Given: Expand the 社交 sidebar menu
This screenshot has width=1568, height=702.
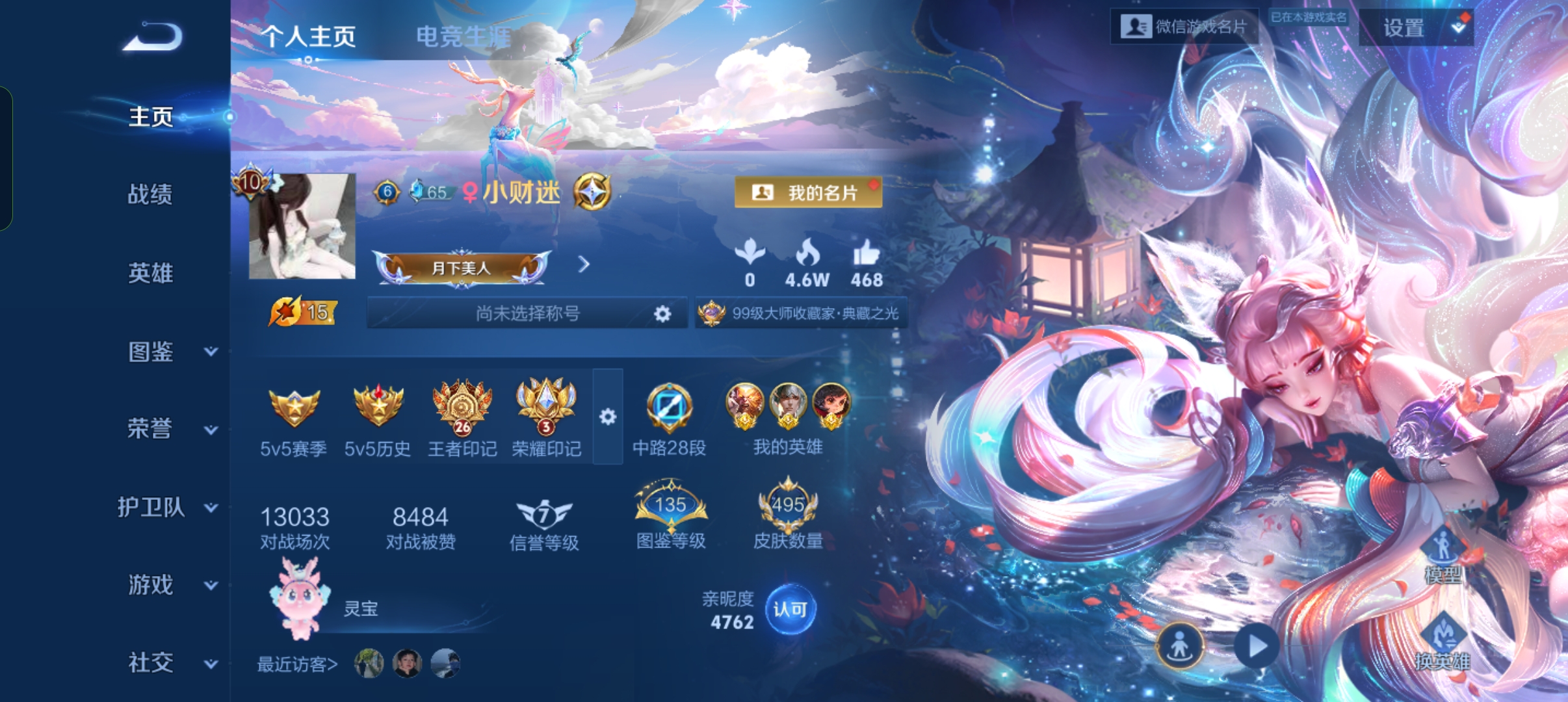Looking at the screenshot, I should [172, 663].
